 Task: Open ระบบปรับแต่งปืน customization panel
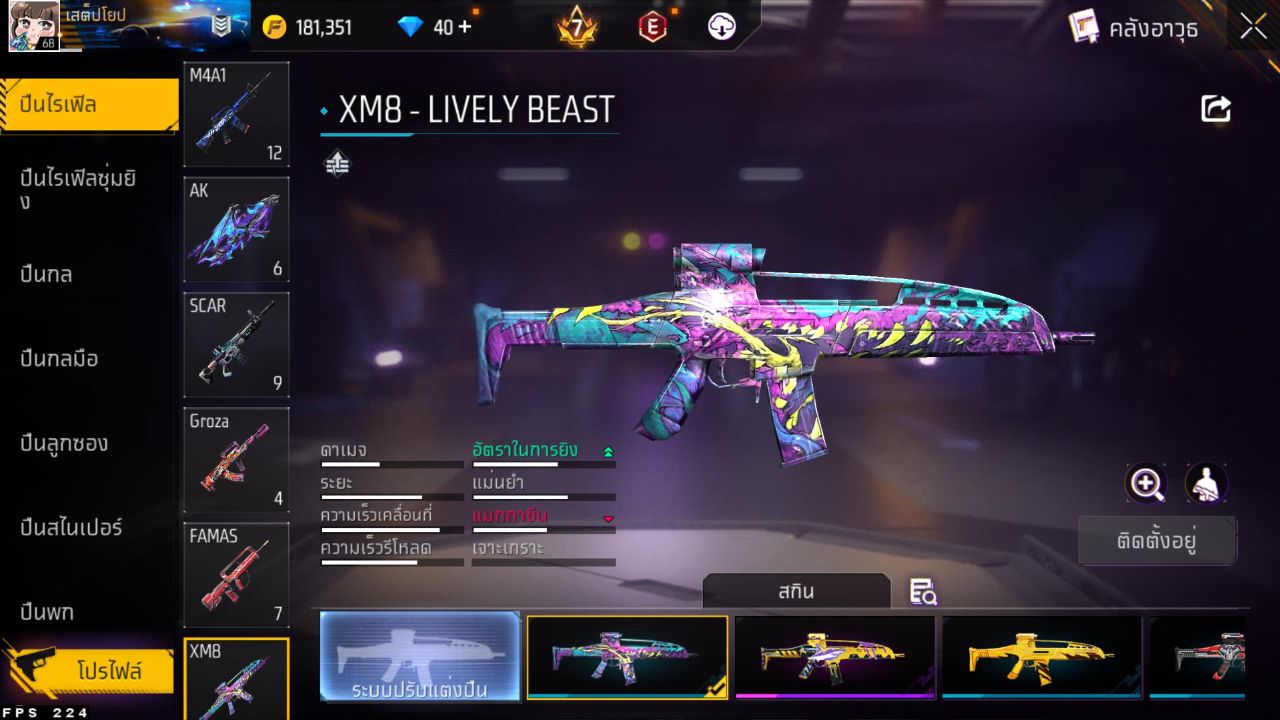click(419, 658)
